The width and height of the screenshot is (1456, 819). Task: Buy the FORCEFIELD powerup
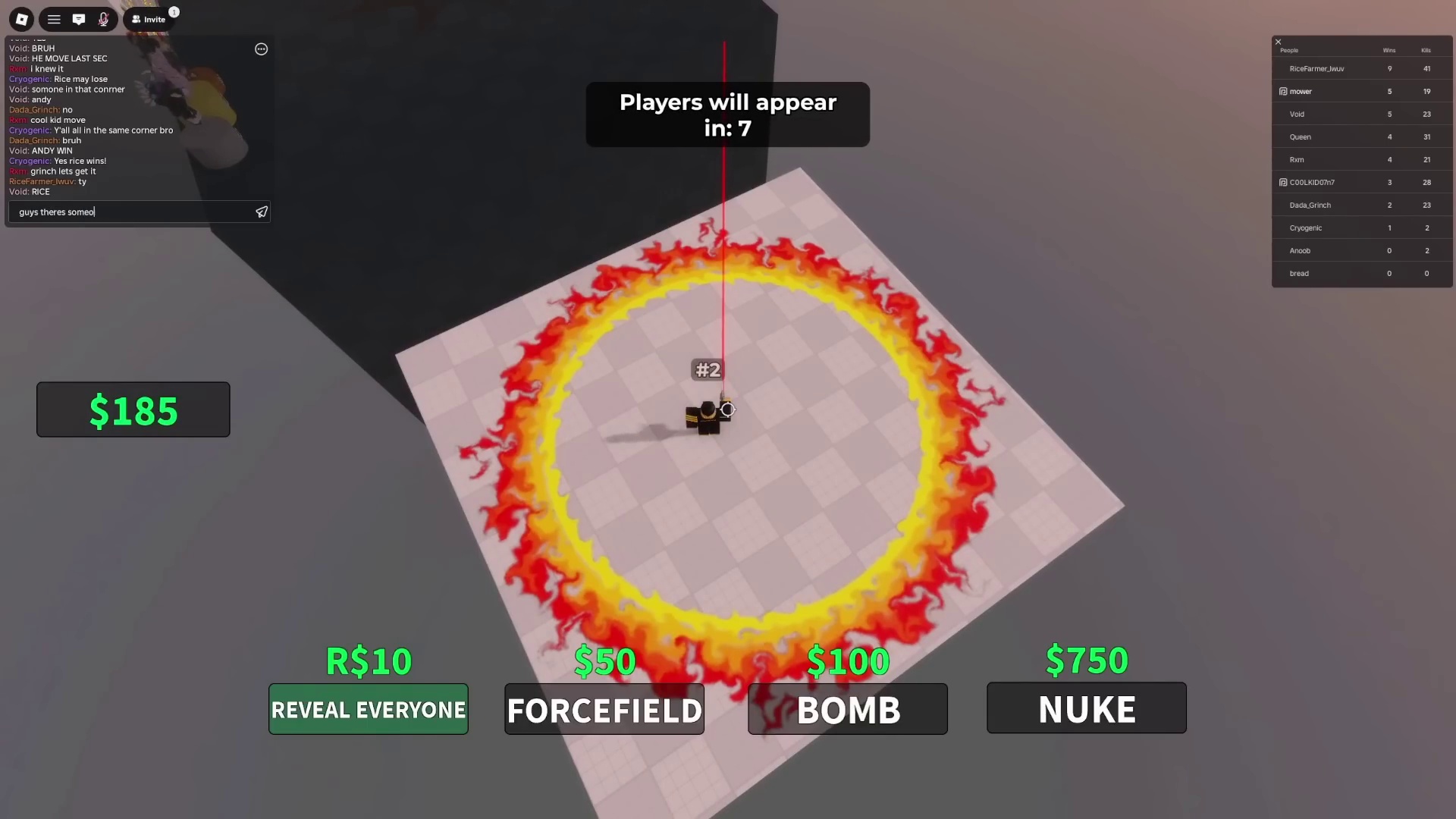click(x=604, y=709)
